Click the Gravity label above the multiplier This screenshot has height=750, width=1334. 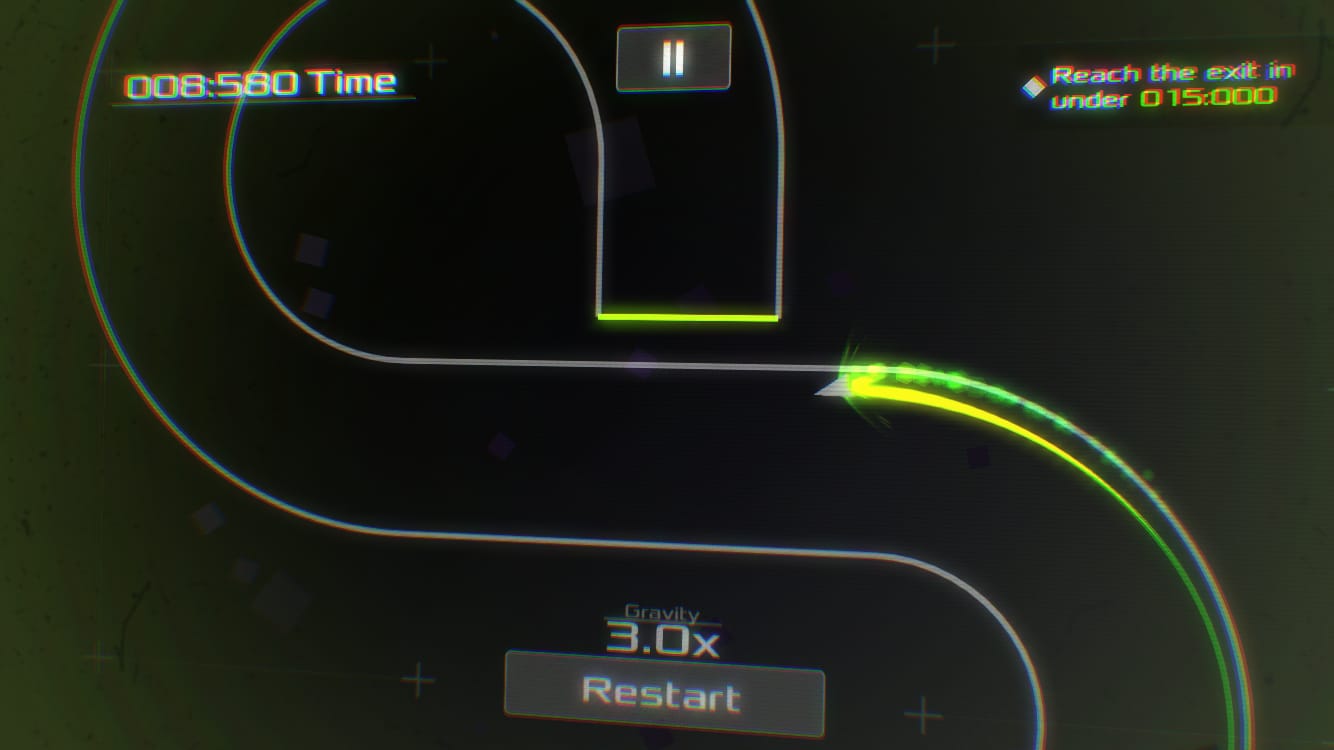(x=660, y=613)
